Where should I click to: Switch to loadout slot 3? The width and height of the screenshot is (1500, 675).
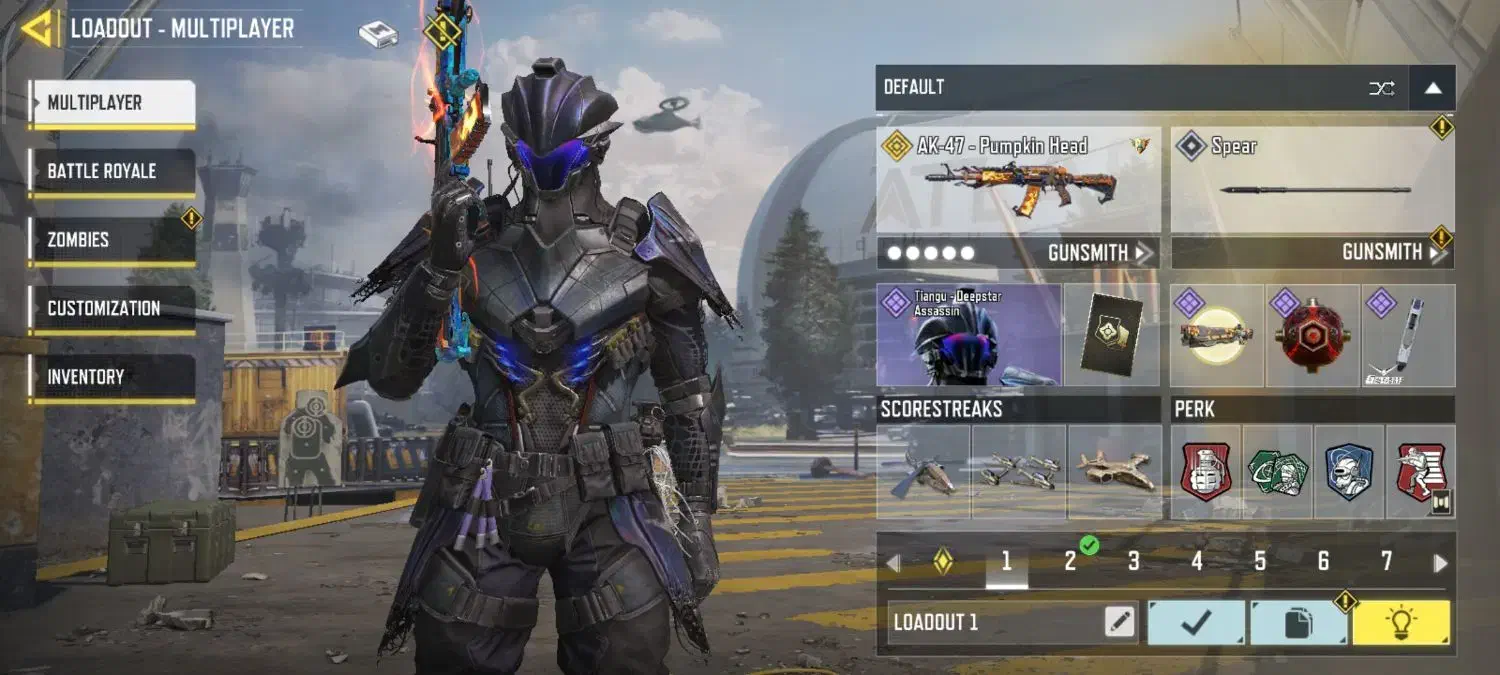(1133, 562)
